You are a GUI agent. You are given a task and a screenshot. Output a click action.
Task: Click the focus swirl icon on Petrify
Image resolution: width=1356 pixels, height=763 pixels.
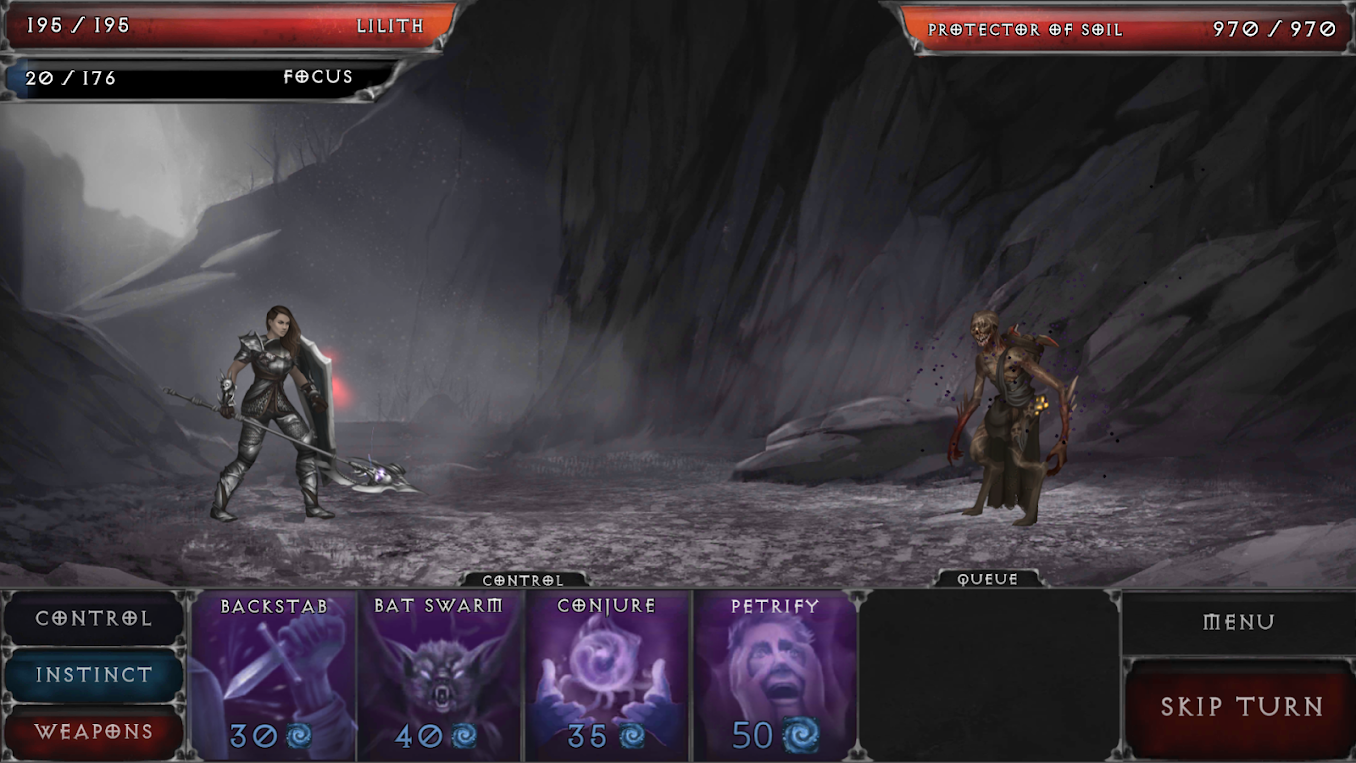pyautogui.click(x=795, y=735)
